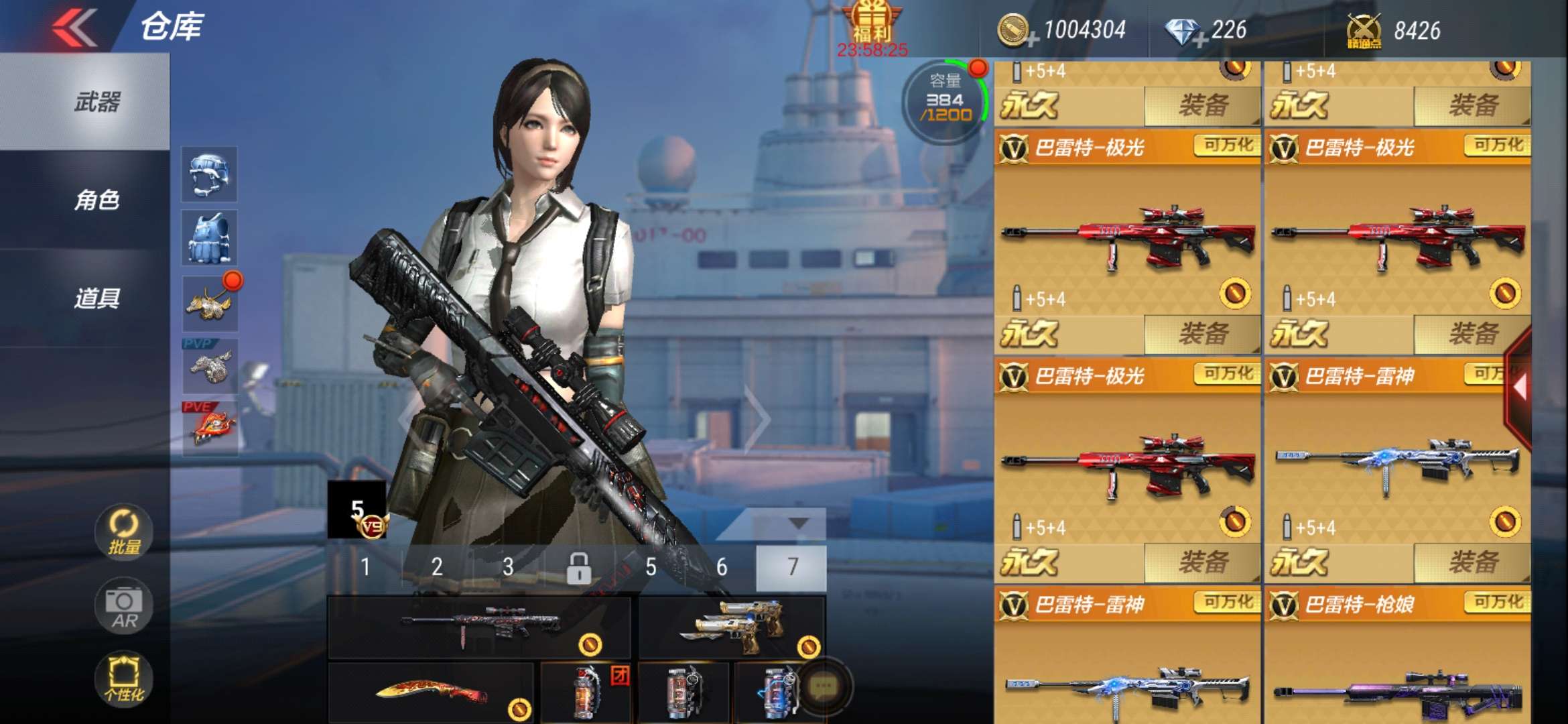The height and width of the screenshot is (724, 1568).
Task: Select the equipped twin golden pistols slot
Action: (x=732, y=627)
